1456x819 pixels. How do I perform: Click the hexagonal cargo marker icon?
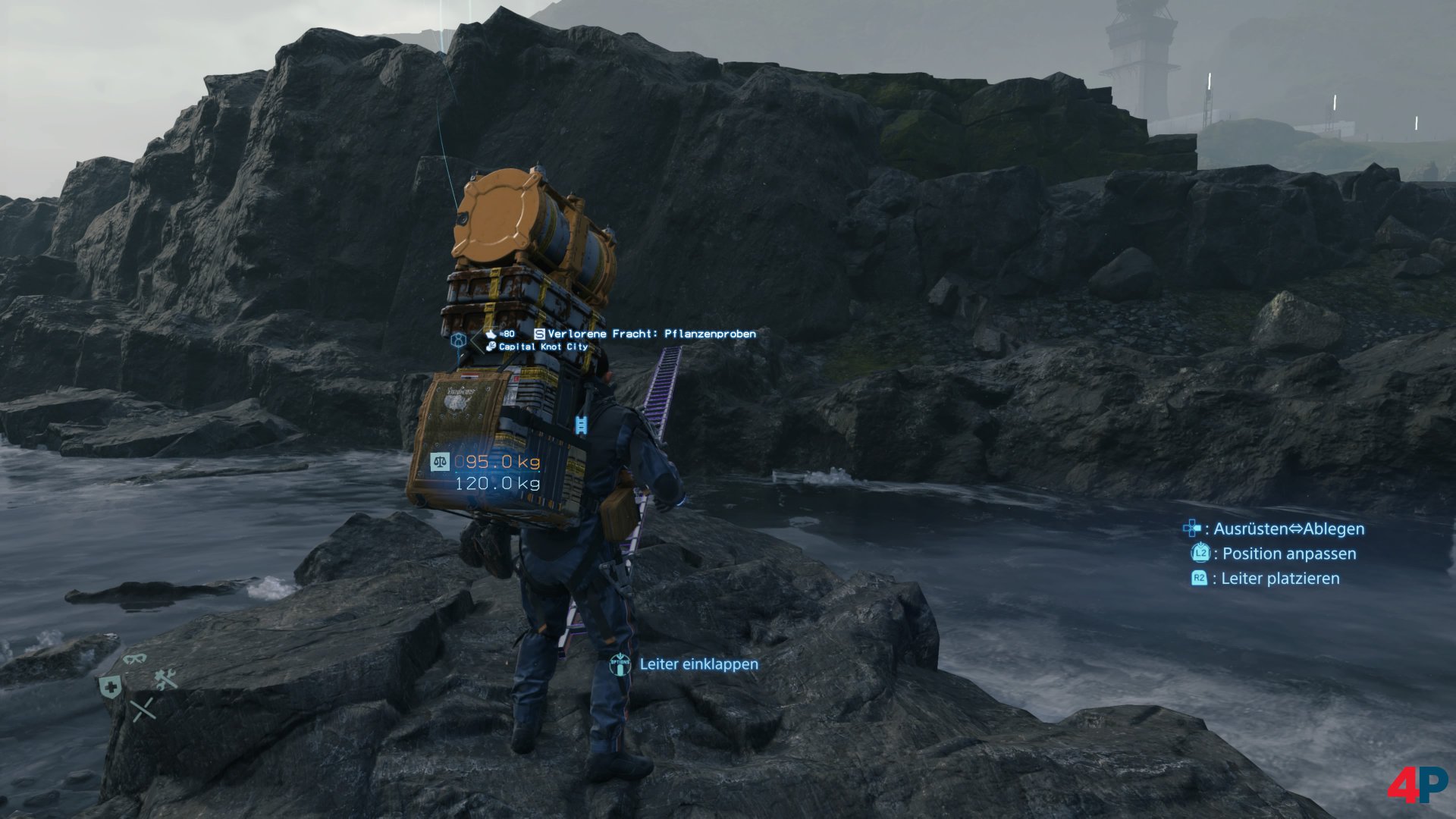click(x=458, y=340)
